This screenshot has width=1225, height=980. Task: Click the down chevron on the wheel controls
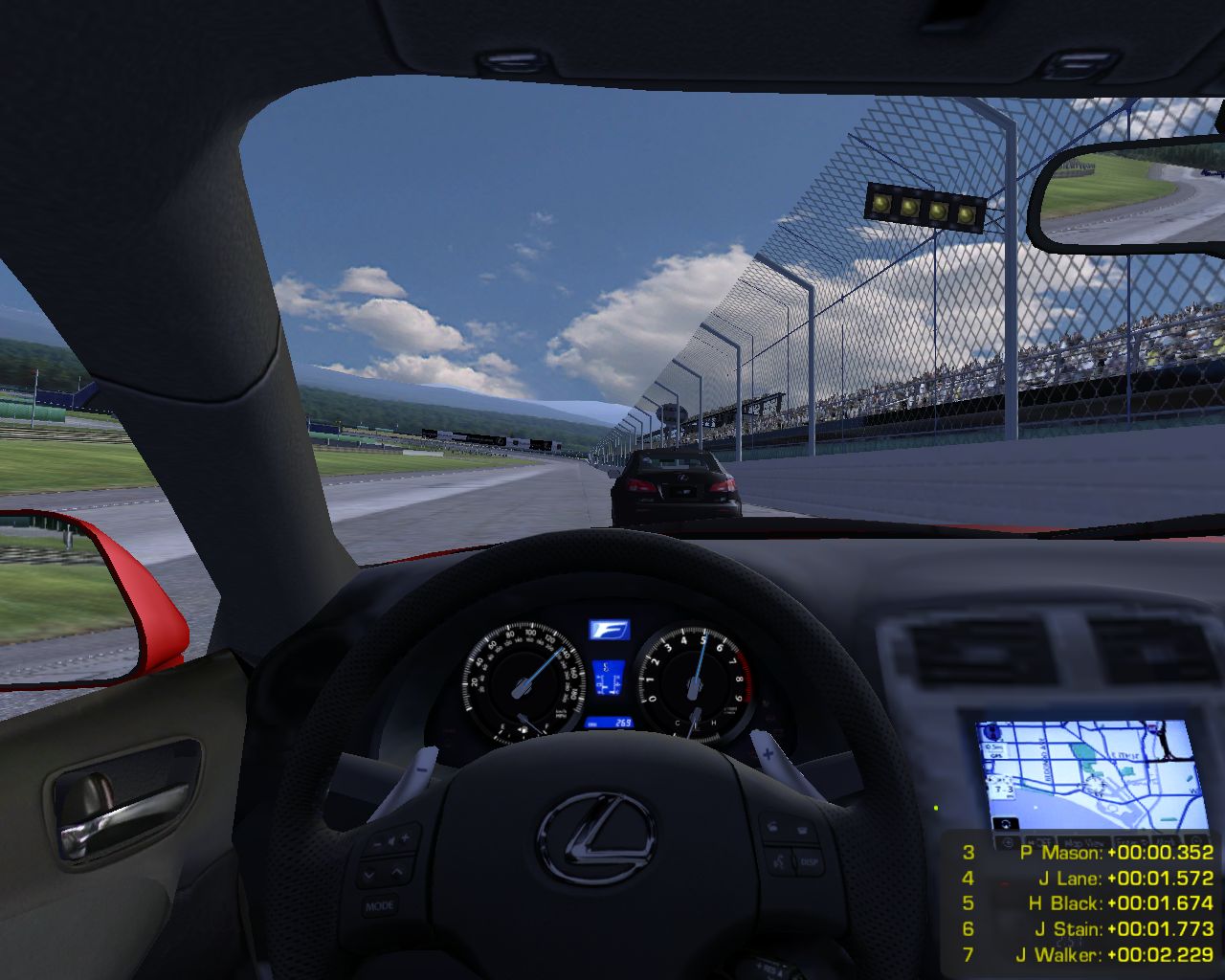coord(368,875)
